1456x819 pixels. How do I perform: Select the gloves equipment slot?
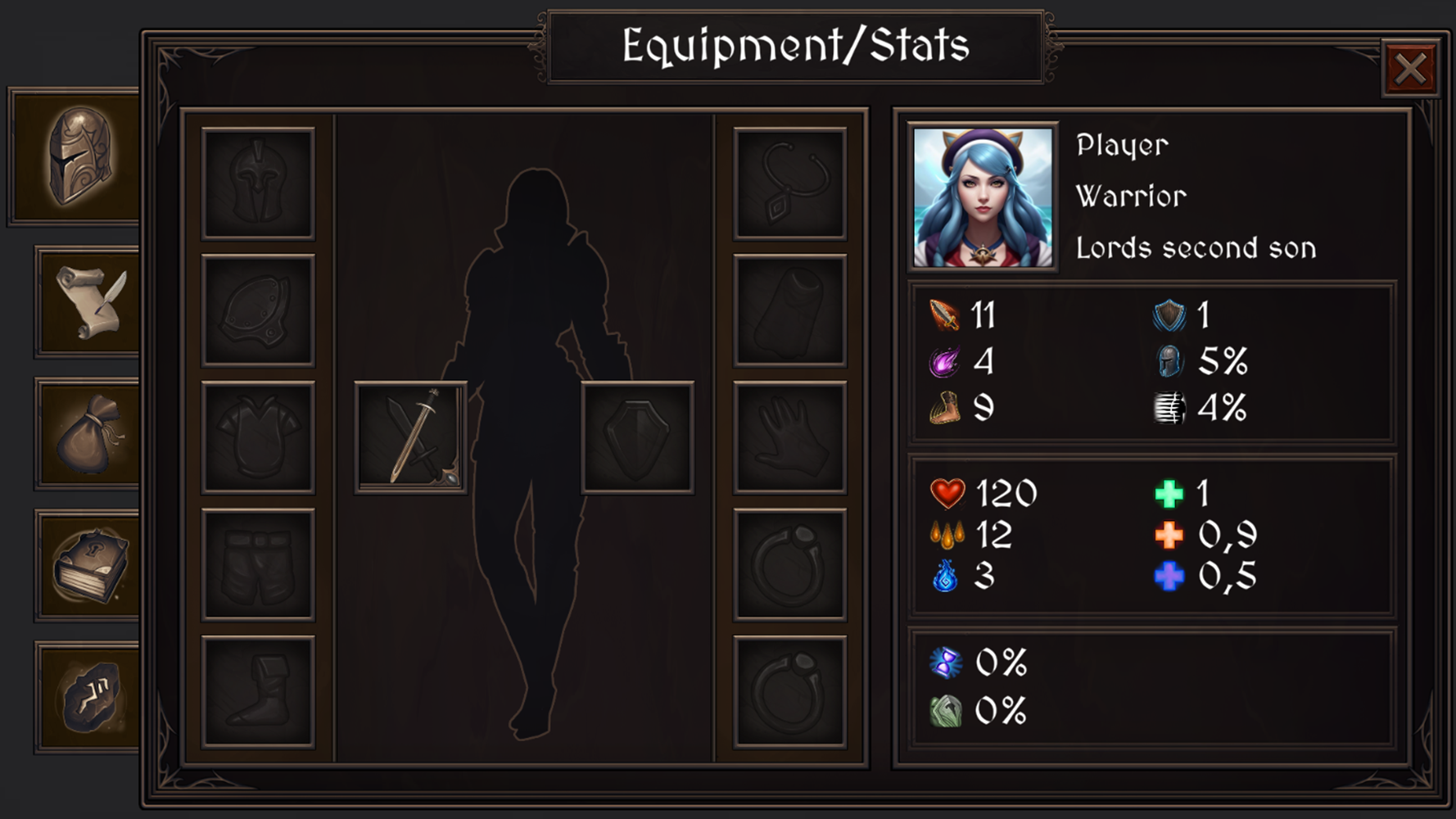click(x=789, y=437)
